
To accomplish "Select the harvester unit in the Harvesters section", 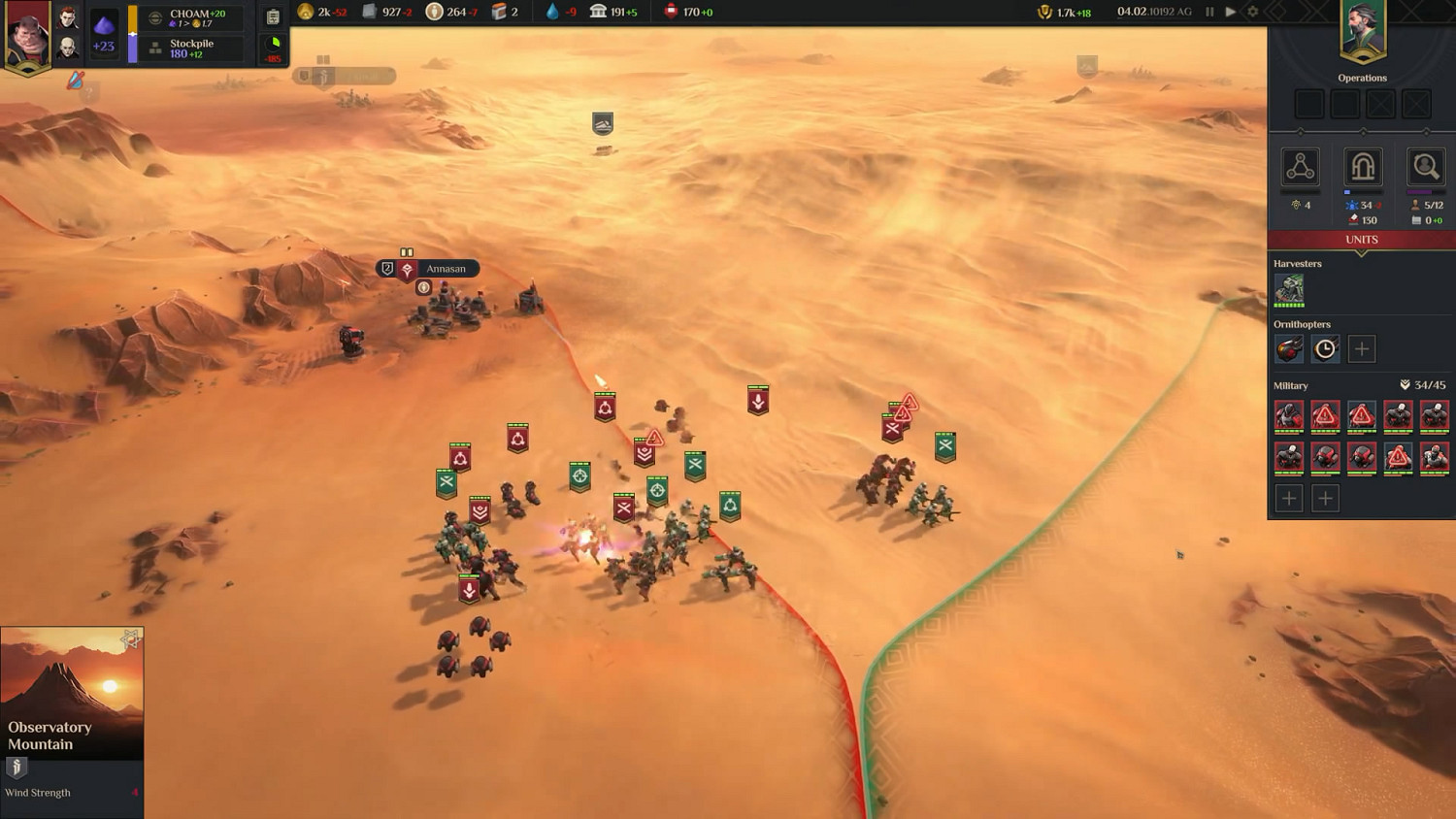I will [x=1290, y=288].
